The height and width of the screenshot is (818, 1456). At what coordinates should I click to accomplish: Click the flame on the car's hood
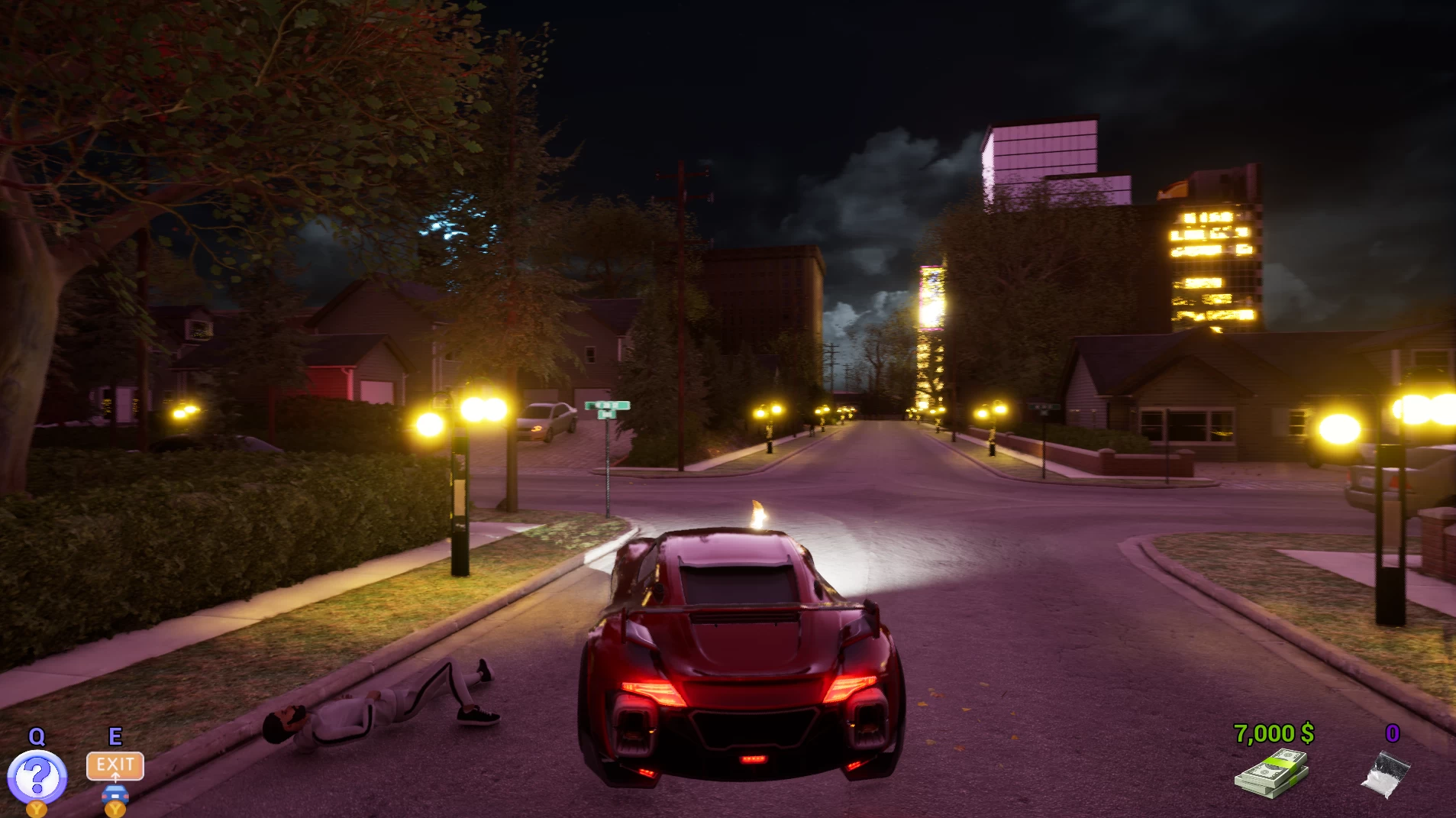click(757, 516)
